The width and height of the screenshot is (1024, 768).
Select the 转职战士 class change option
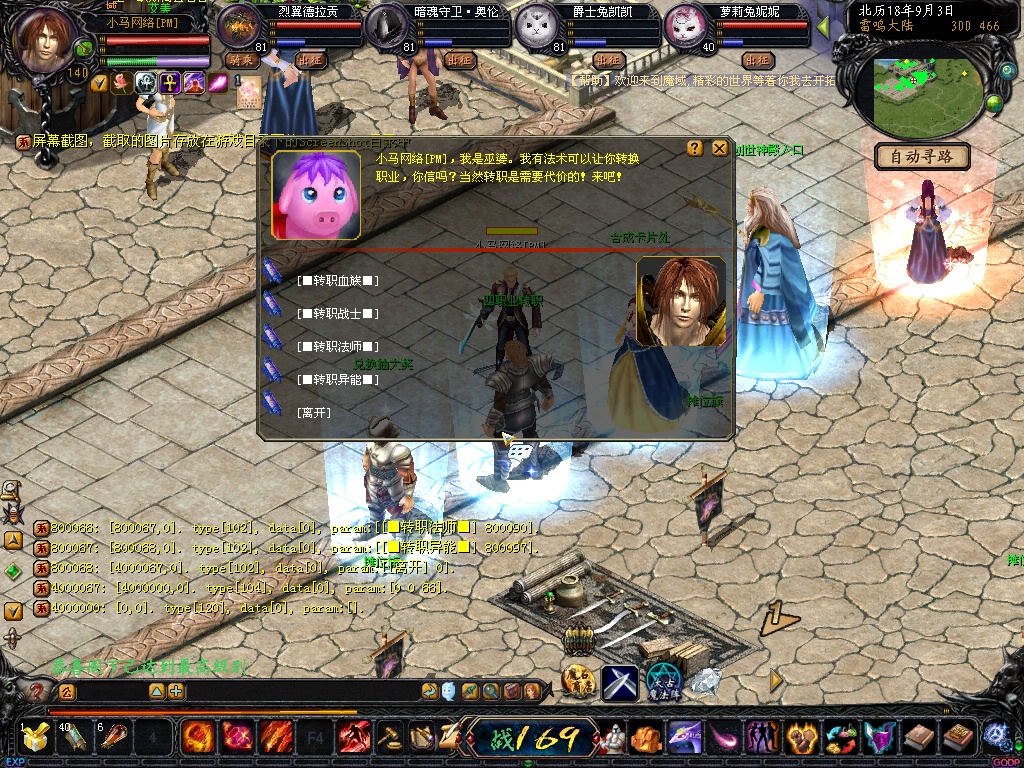coord(338,314)
